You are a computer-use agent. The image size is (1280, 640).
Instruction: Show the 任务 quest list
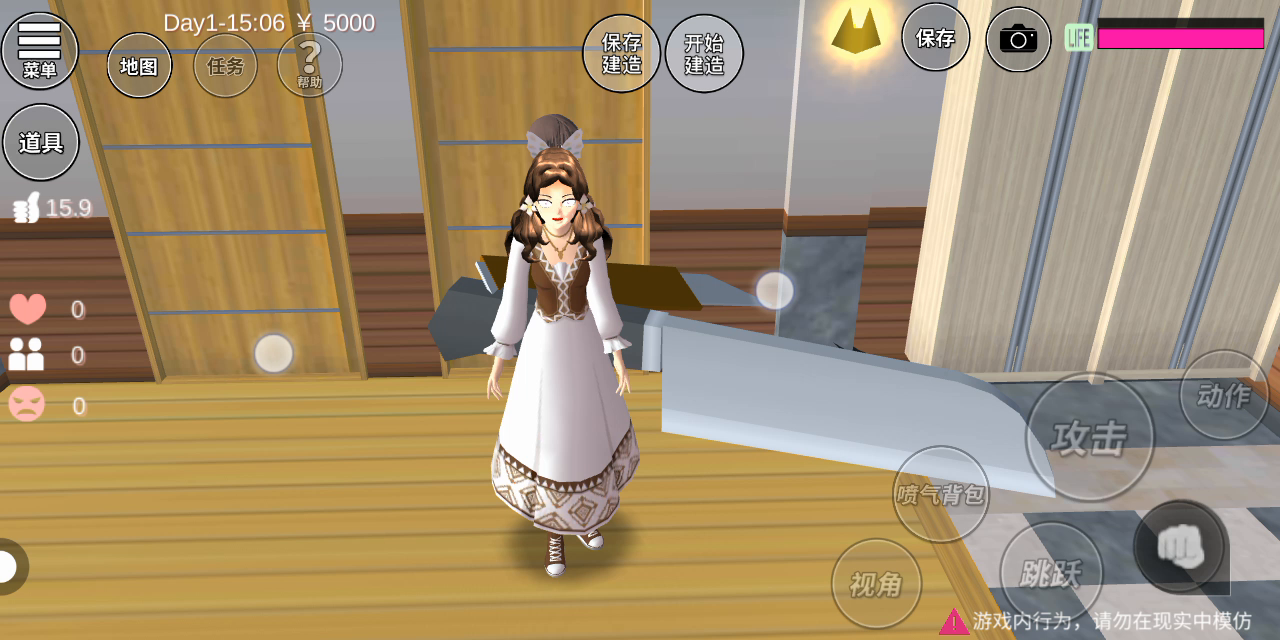[x=225, y=66]
